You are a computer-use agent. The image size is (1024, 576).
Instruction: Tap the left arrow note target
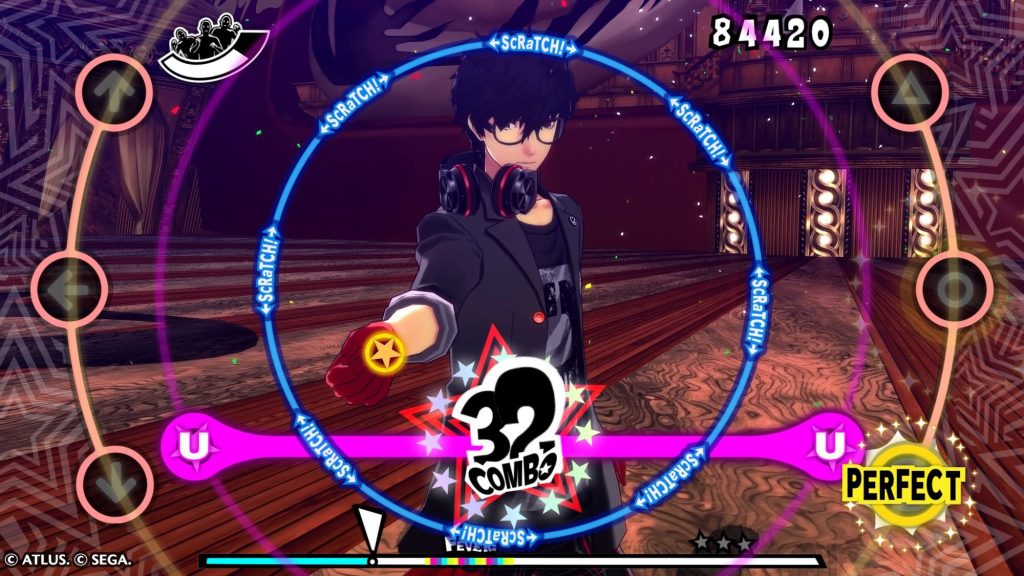(70, 287)
